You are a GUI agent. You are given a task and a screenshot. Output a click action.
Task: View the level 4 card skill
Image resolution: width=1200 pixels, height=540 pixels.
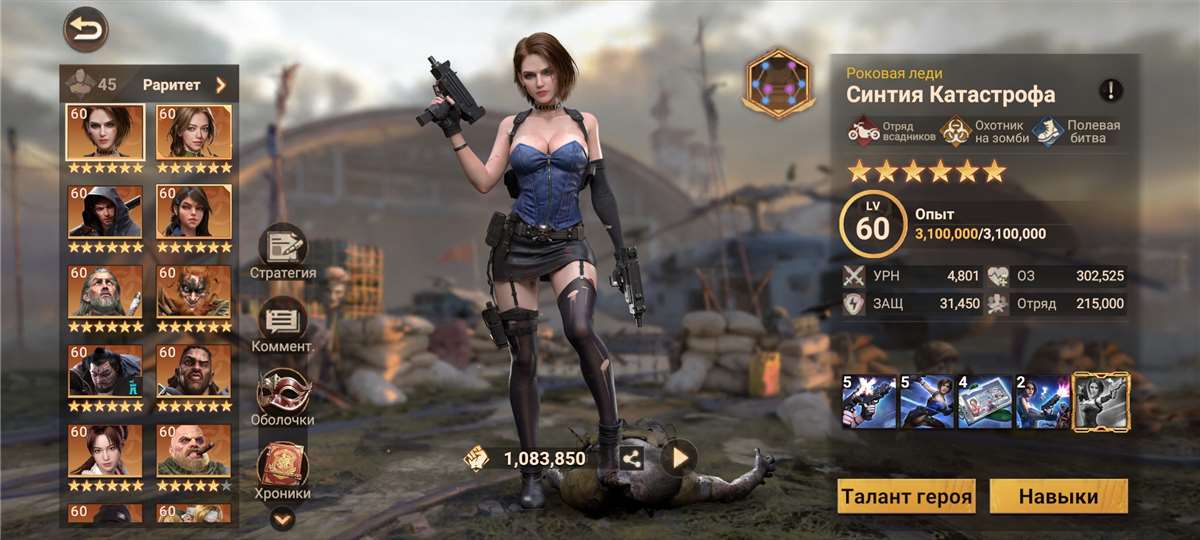984,402
